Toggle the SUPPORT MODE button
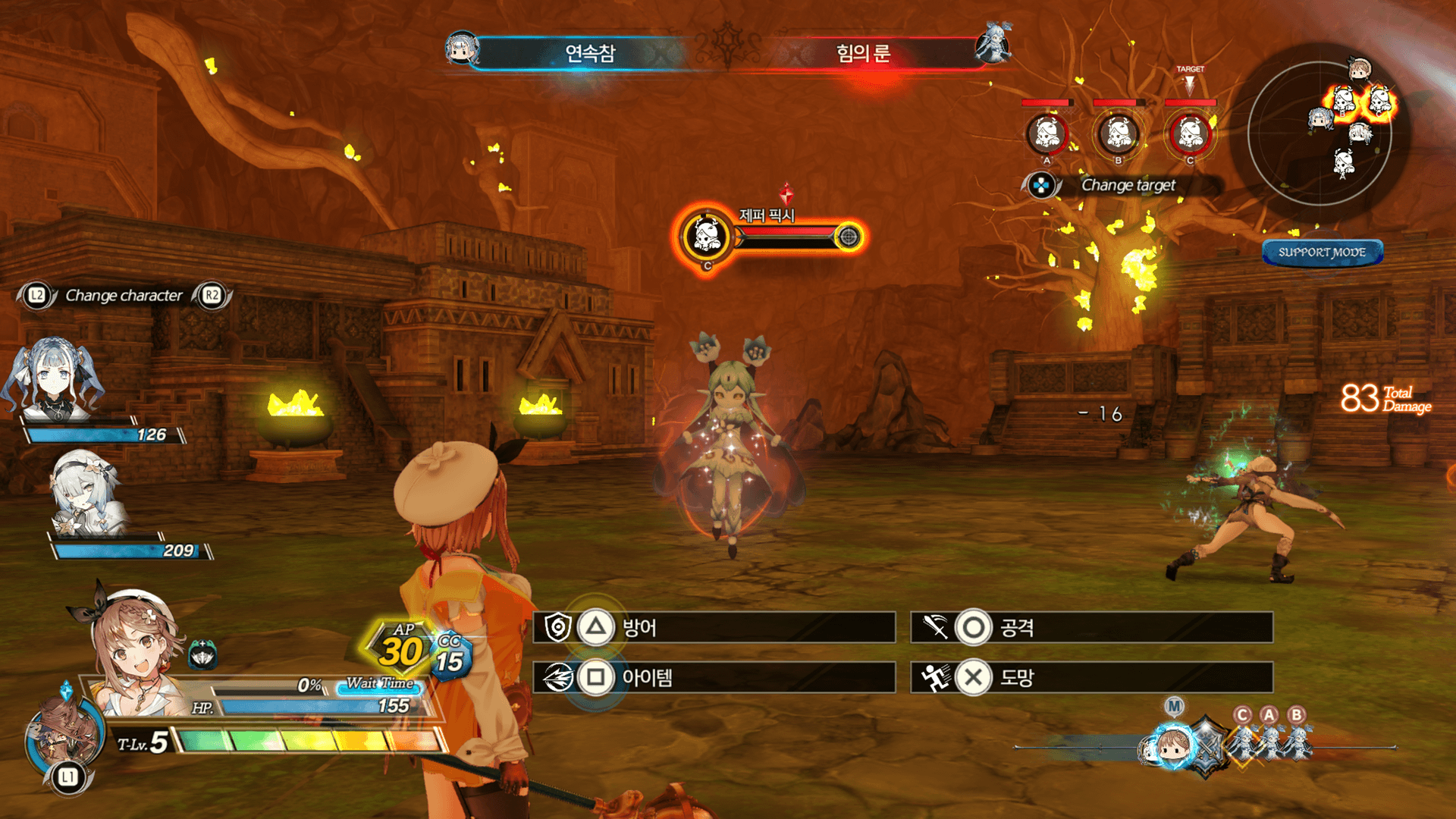Image resolution: width=1456 pixels, height=819 pixels. point(1322,253)
